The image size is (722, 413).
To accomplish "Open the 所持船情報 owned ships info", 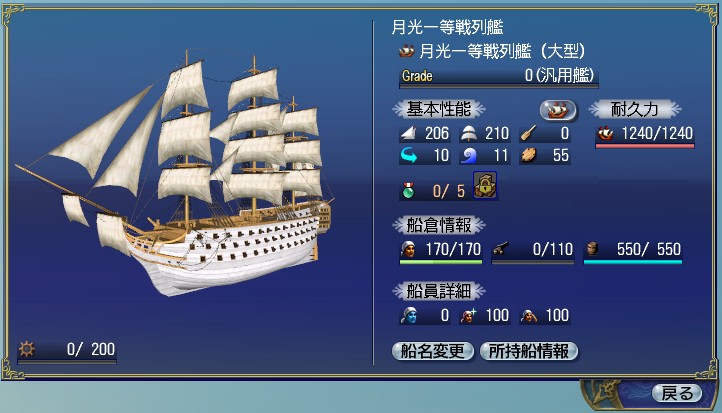I will (x=529, y=351).
